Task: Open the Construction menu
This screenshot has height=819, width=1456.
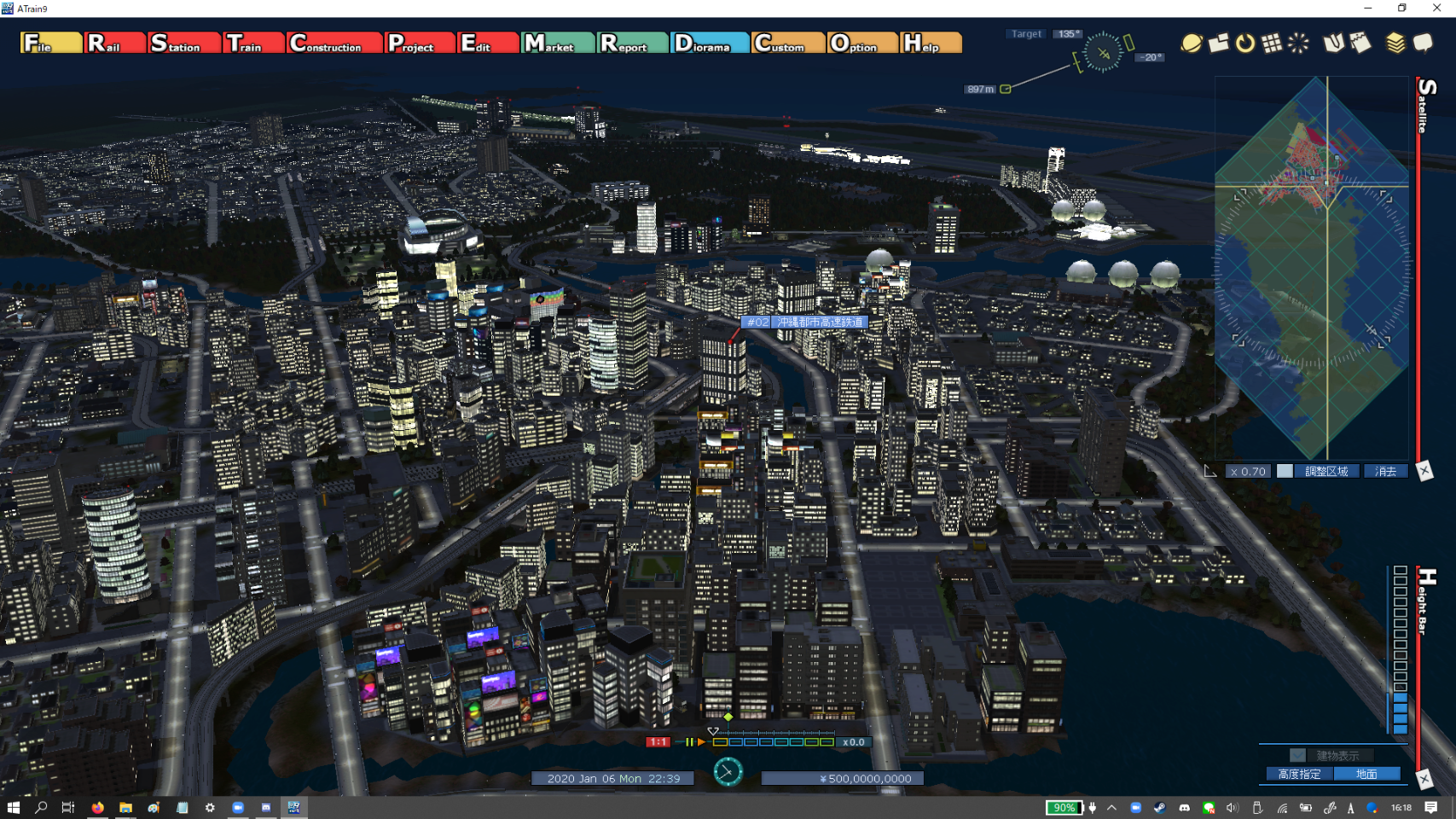Action: point(334,43)
